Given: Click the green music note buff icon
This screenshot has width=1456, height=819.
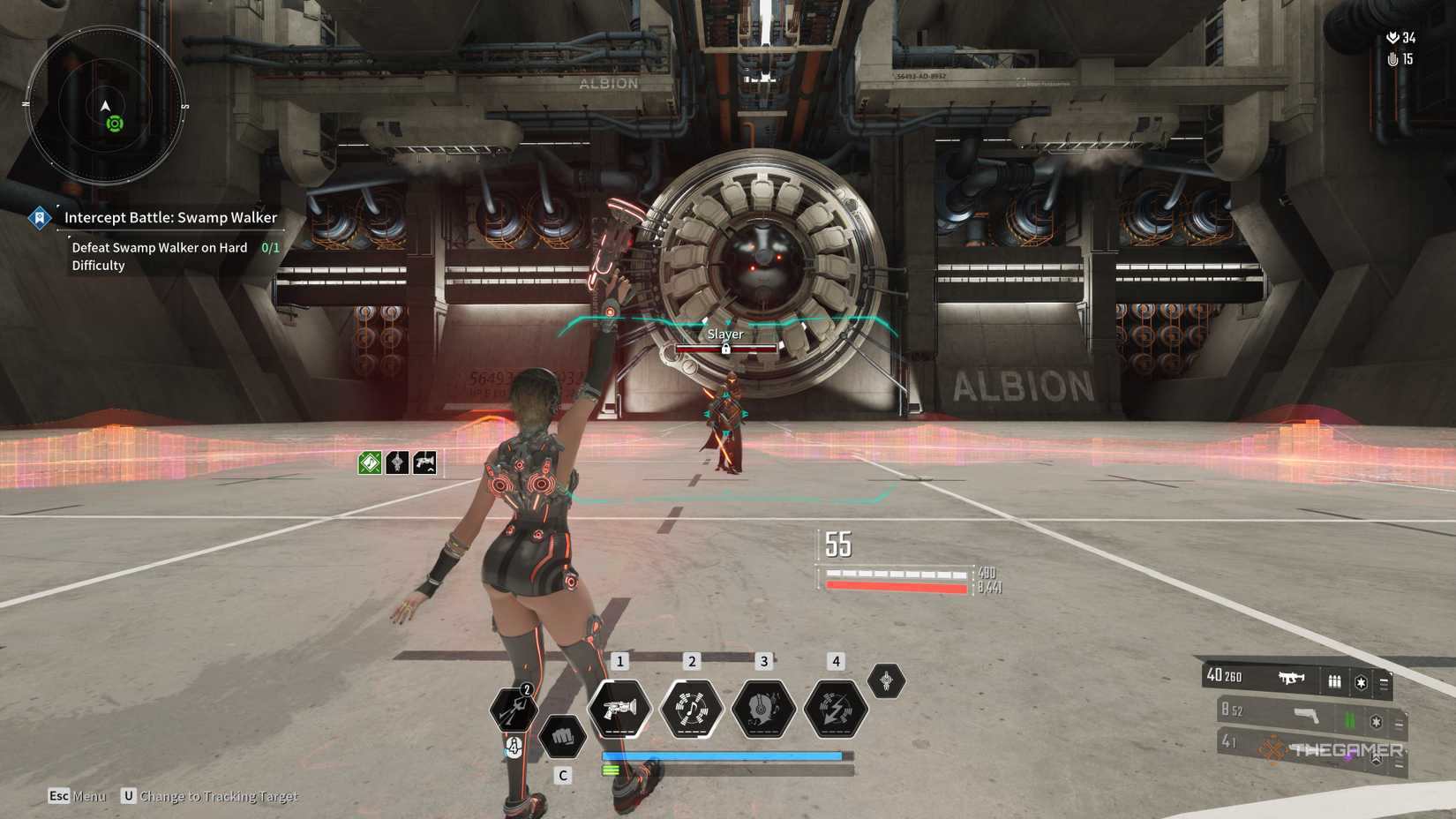Looking at the screenshot, I should [x=370, y=462].
